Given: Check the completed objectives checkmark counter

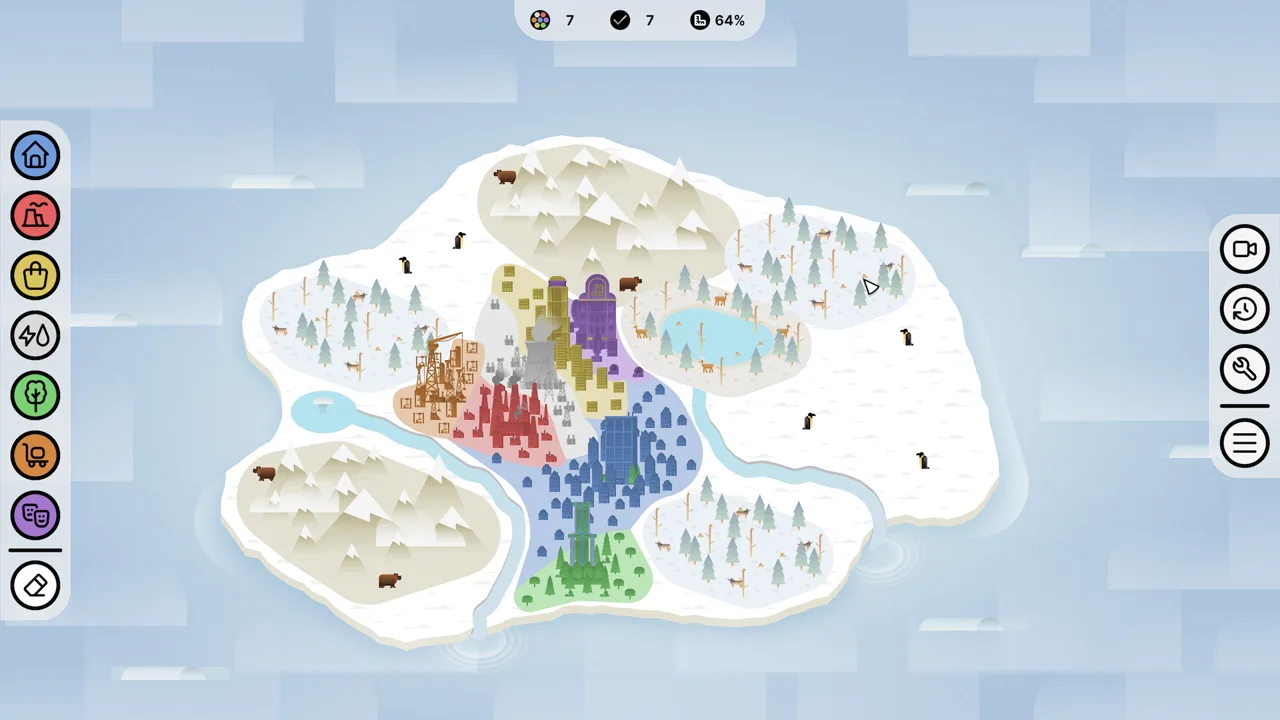Looking at the screenshot, I should [x=620, y=20].
